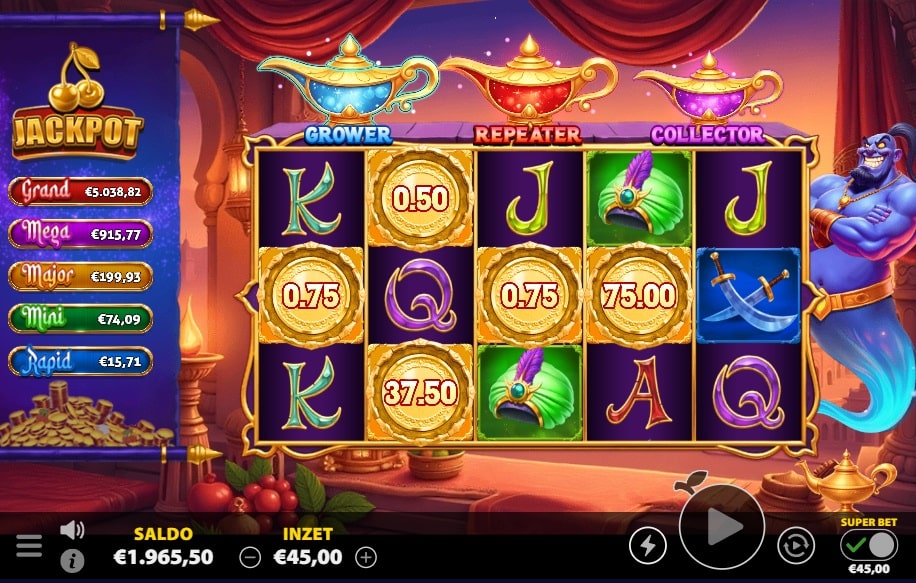Toggle the sound speaker icon
This screenshot has width=916, height=583.
click(72, 530)
